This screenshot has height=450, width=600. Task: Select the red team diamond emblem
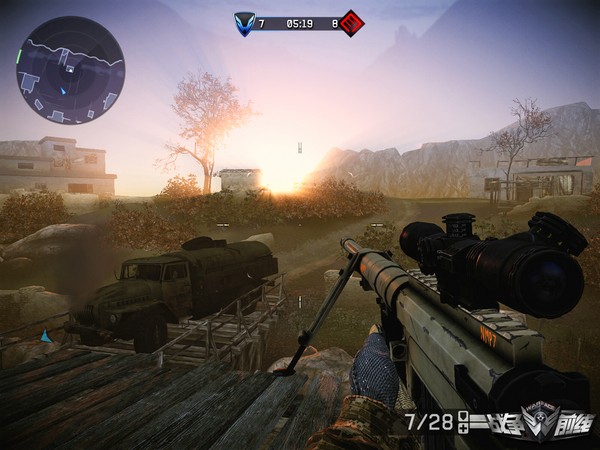[351, 22]
